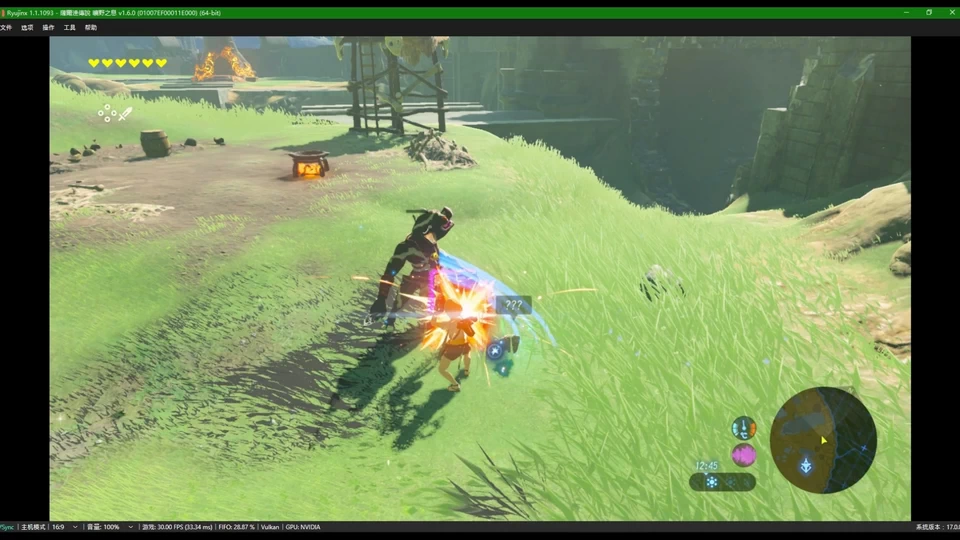Click the yellow player arrow on the minimap
This screenshot has height=540, width=960.
point(824,439)
